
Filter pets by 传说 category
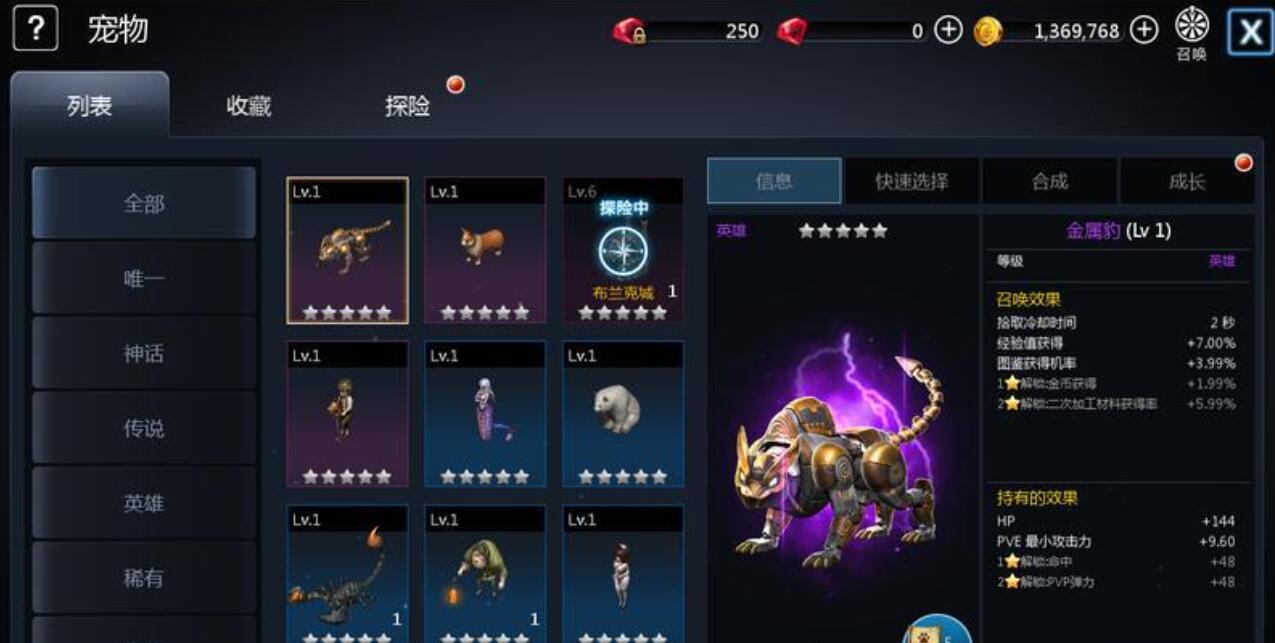[144, 428]
